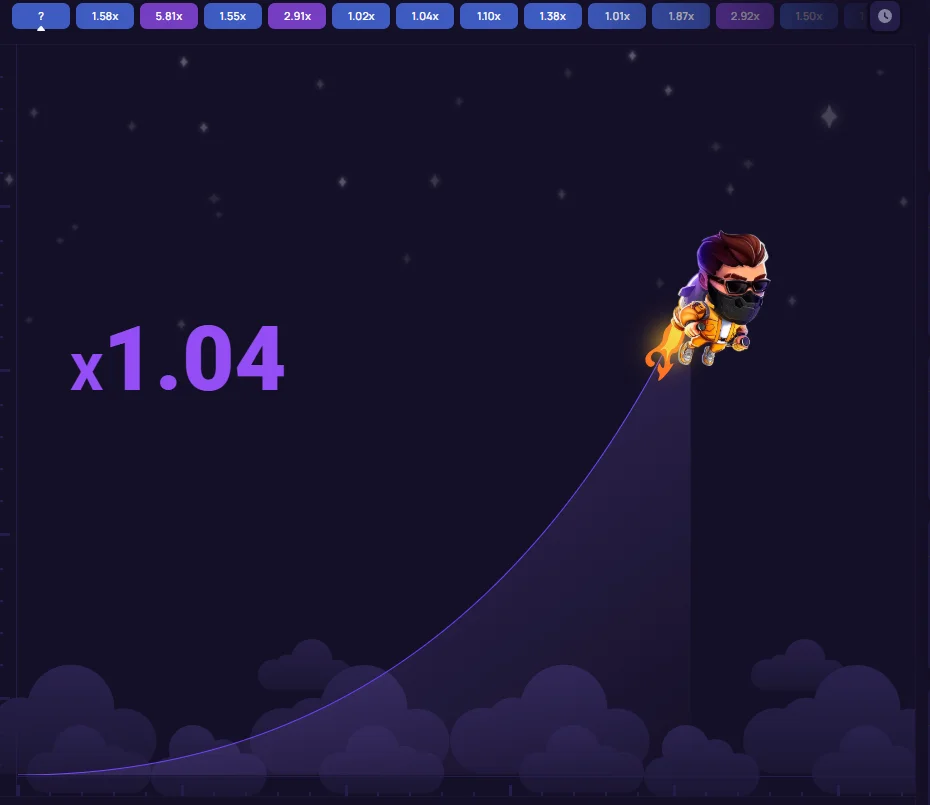The width and height of the screenshot is (930, 805).
Task: Open the round history clock icon
Action: click(884, 16)
